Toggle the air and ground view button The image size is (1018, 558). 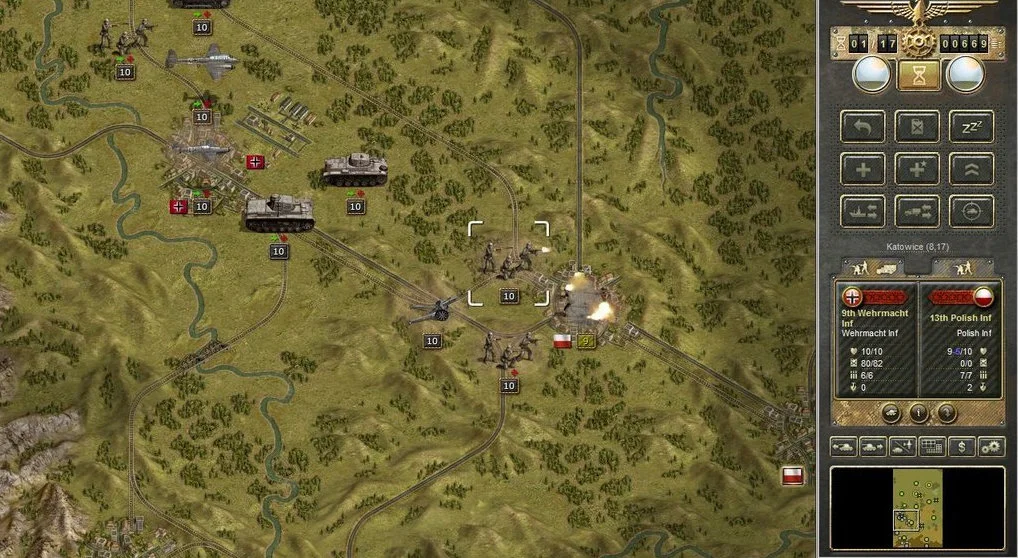[902, 446]
